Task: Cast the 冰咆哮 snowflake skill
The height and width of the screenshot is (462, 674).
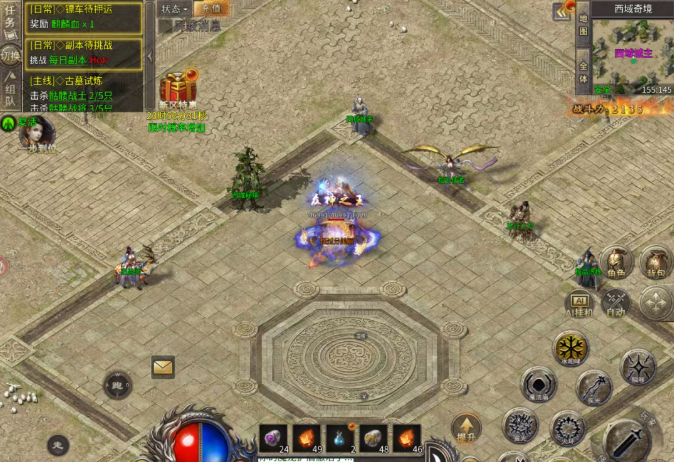Action: click(571, 348)
